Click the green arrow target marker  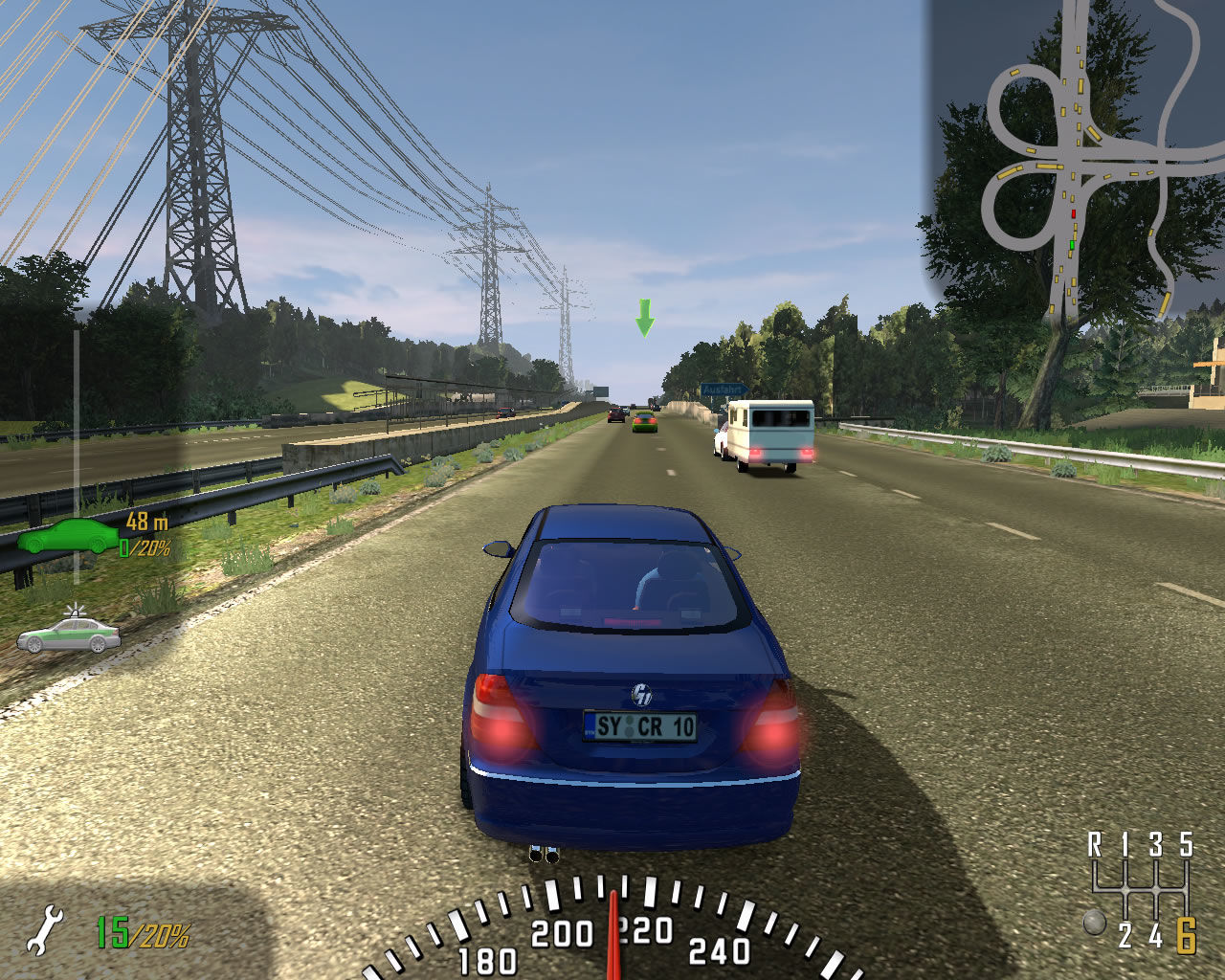pos(645,318)
